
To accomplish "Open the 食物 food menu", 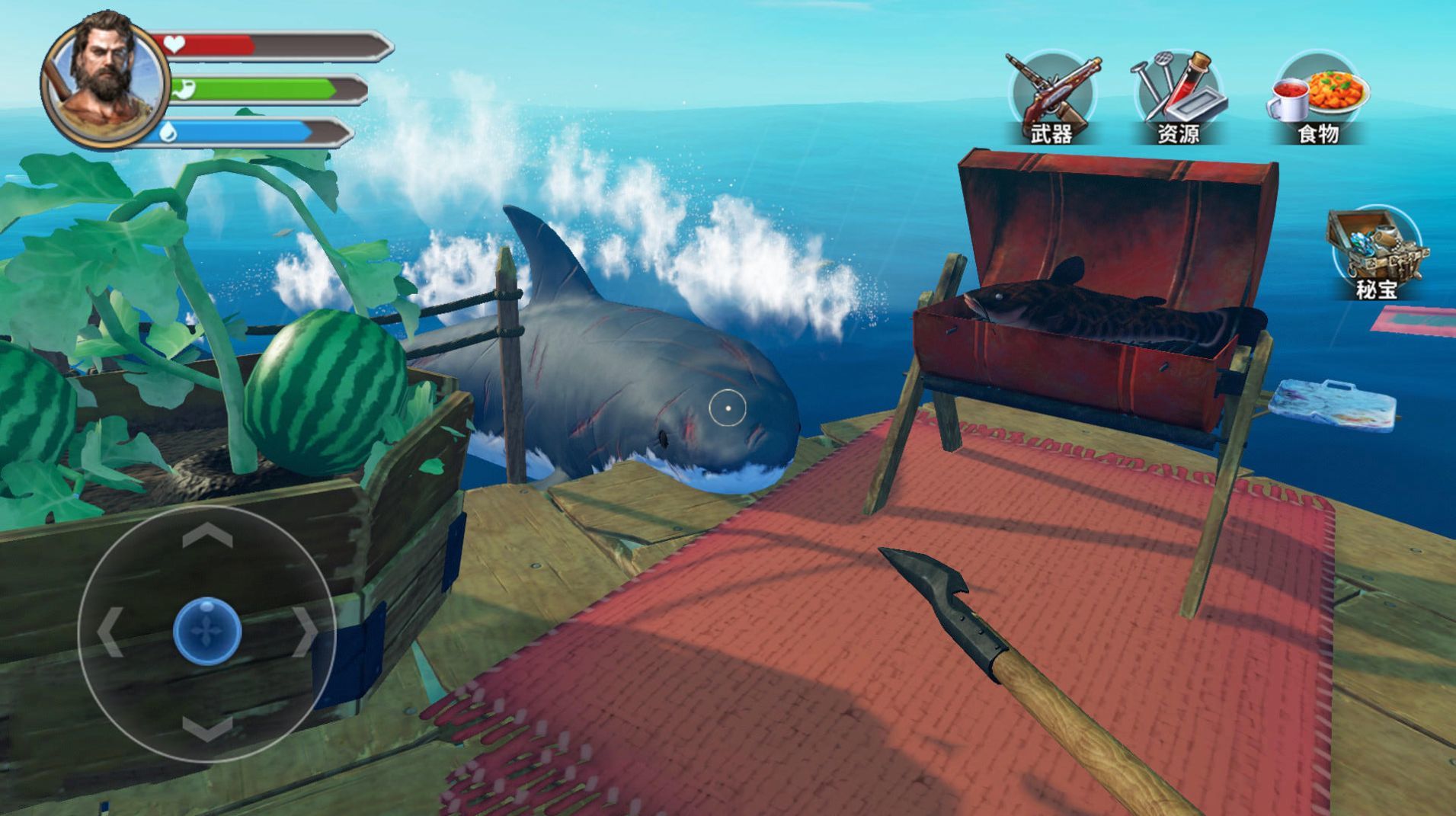I will coord(1318,98).
